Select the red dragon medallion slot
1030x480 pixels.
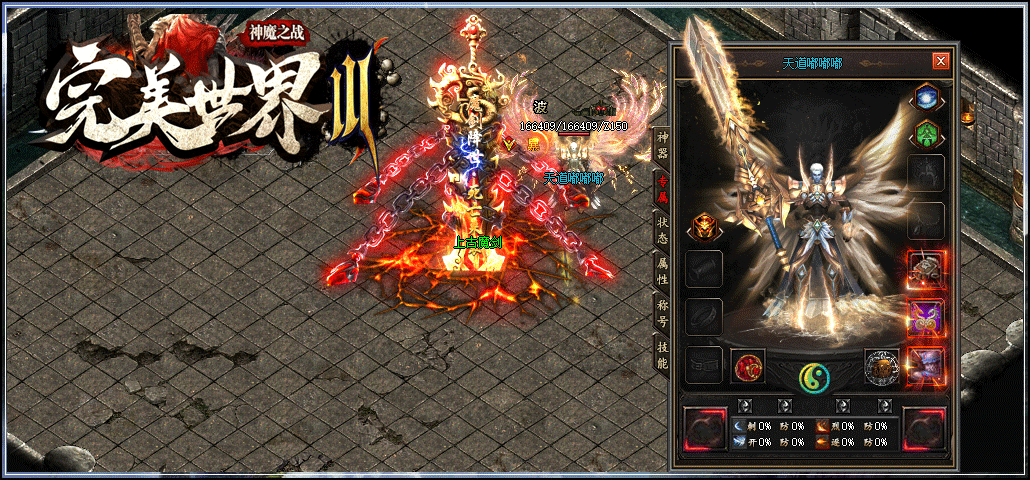click(748, 367)
